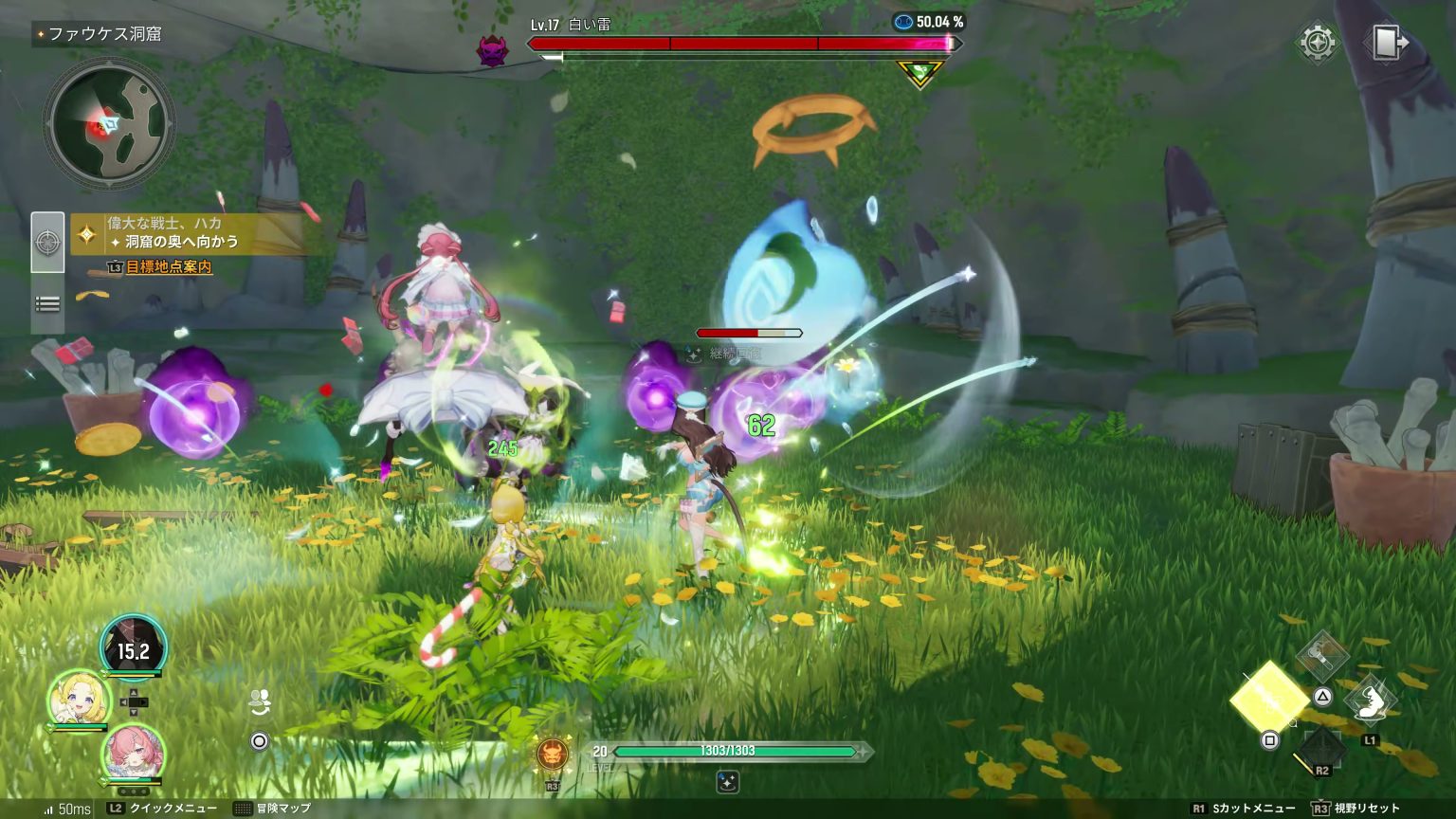Switch to the pink-haired character portrait
Image resolution: width=1456 pixels, height=819 pixels.
click(x=134, y=754)
